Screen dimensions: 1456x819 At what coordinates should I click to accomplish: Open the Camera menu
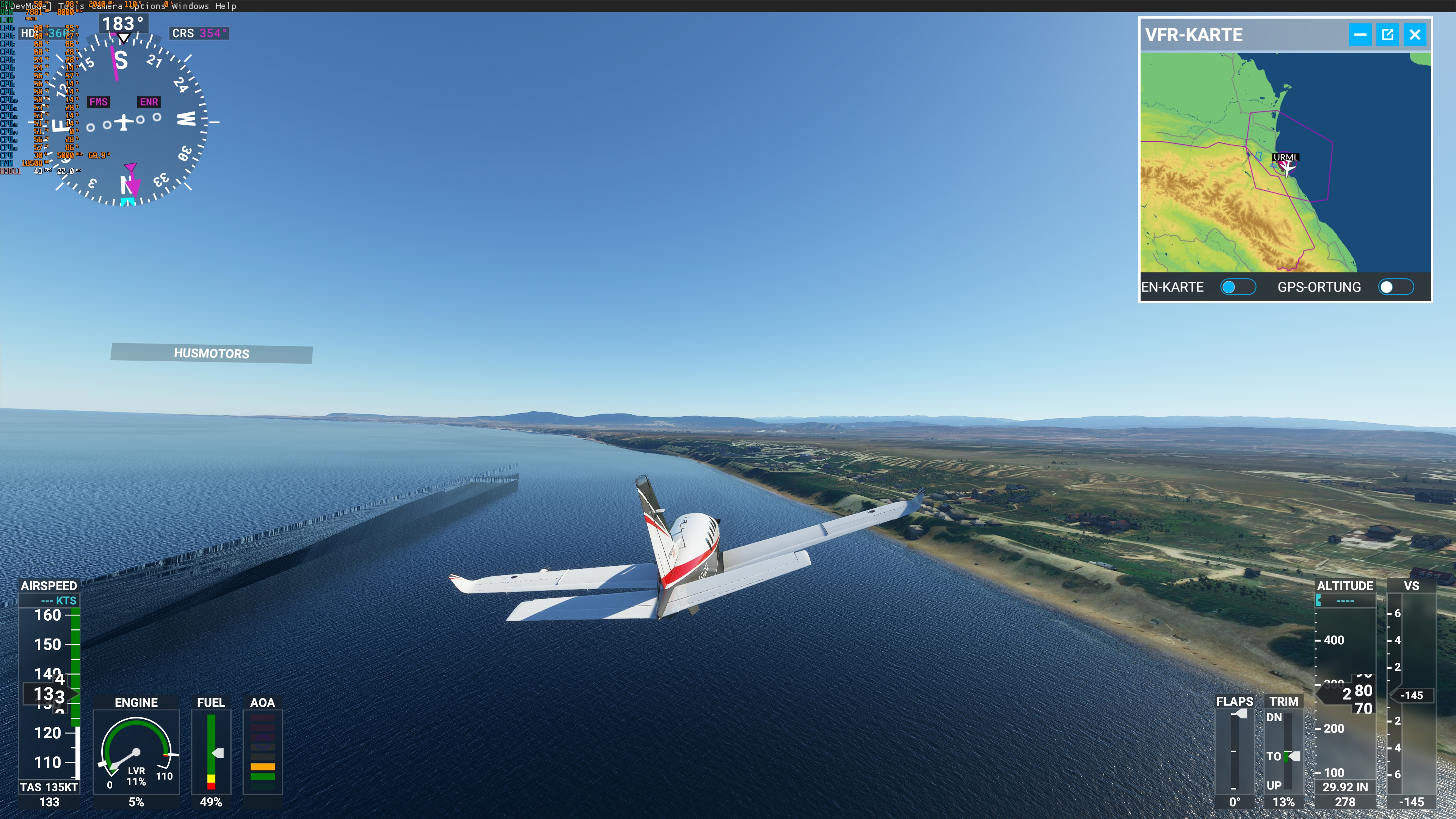107,6
